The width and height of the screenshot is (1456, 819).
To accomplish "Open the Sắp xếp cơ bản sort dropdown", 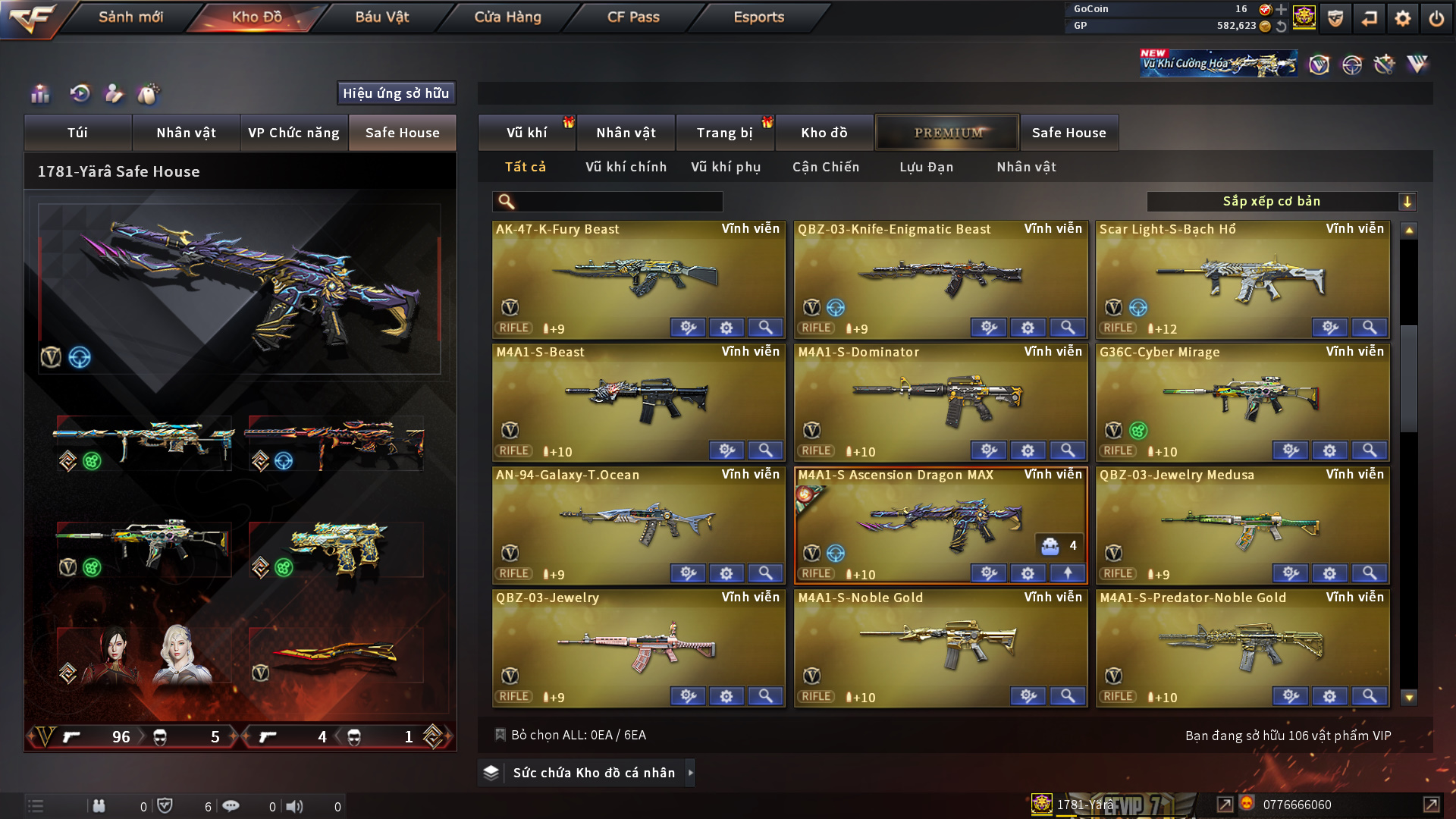I will point(1281,202).
